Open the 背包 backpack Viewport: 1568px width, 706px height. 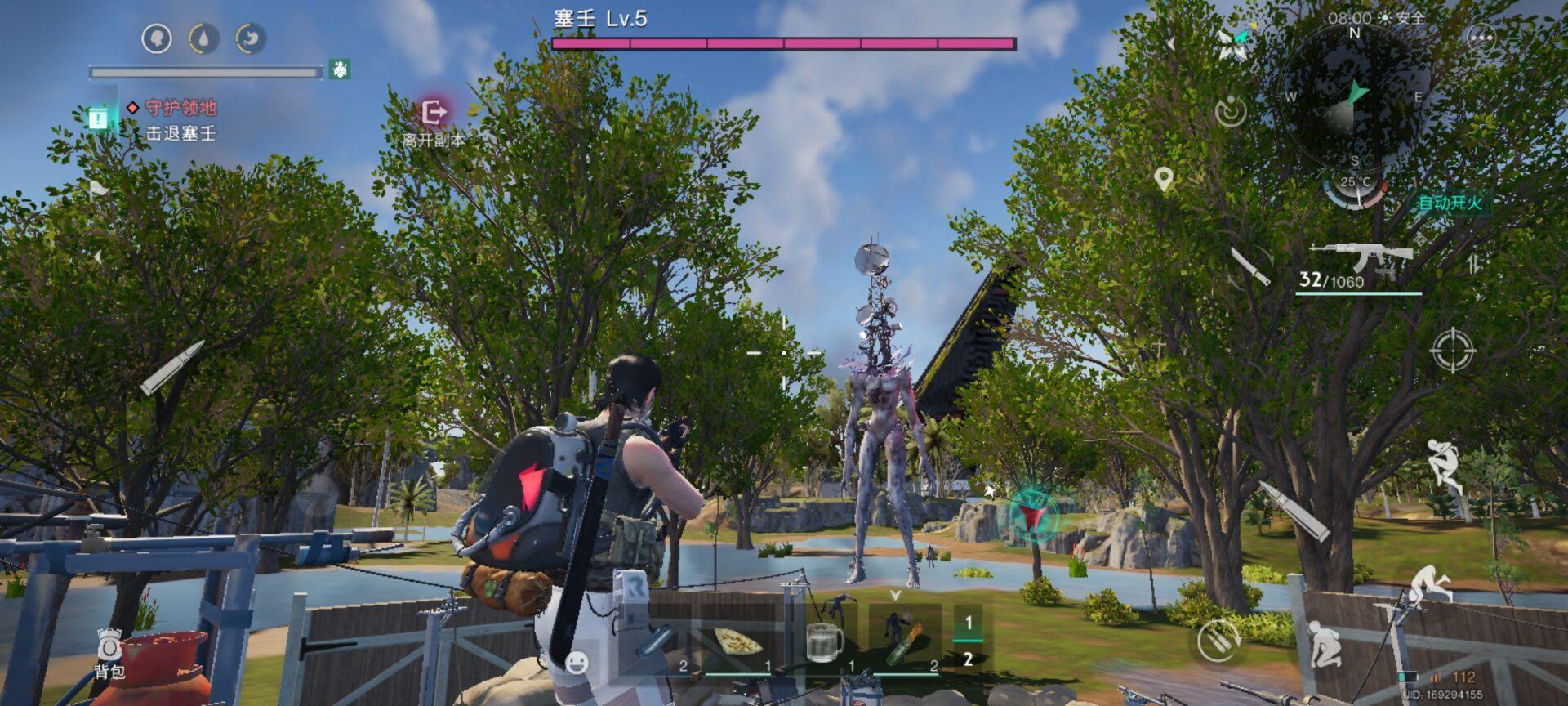(x=109, y=653)
